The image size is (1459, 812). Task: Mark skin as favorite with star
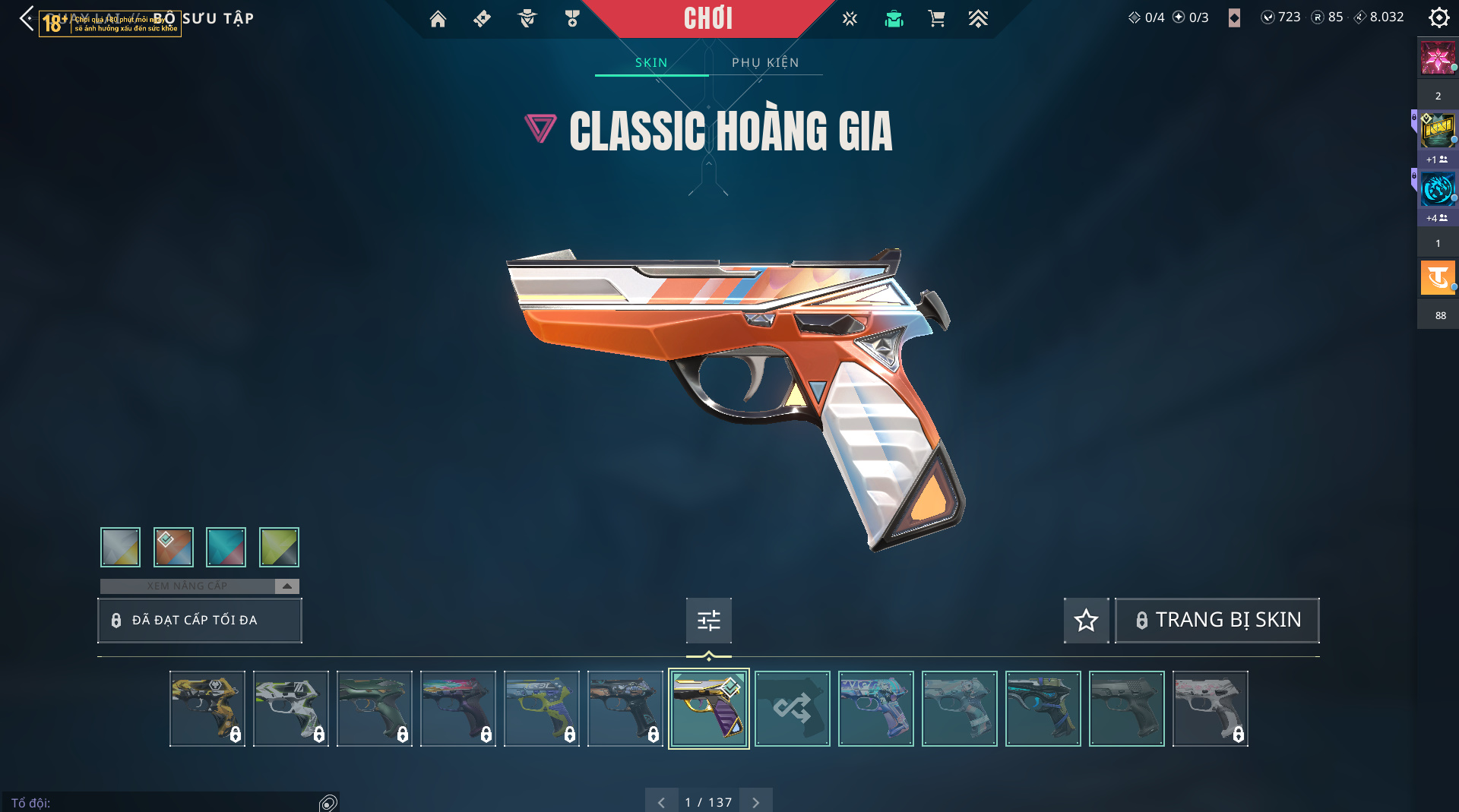pyautogui.click(x=1086, y=621)
